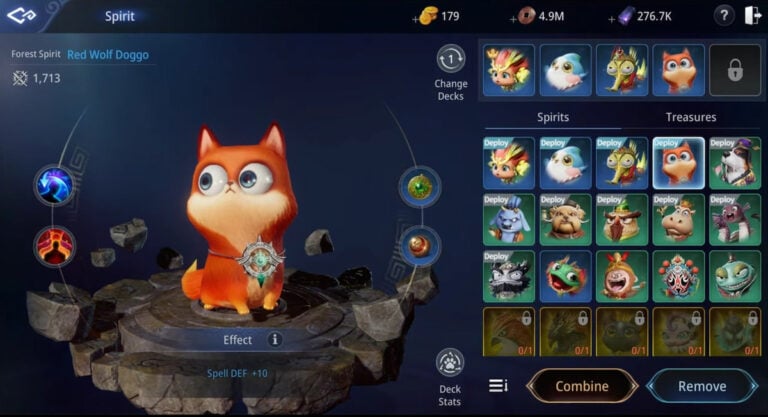Image resolution: width=768 pixels, height=417 pixels.
Task: Pick the blue bunny spirit thumbnail
Action: tap(508, 219)
